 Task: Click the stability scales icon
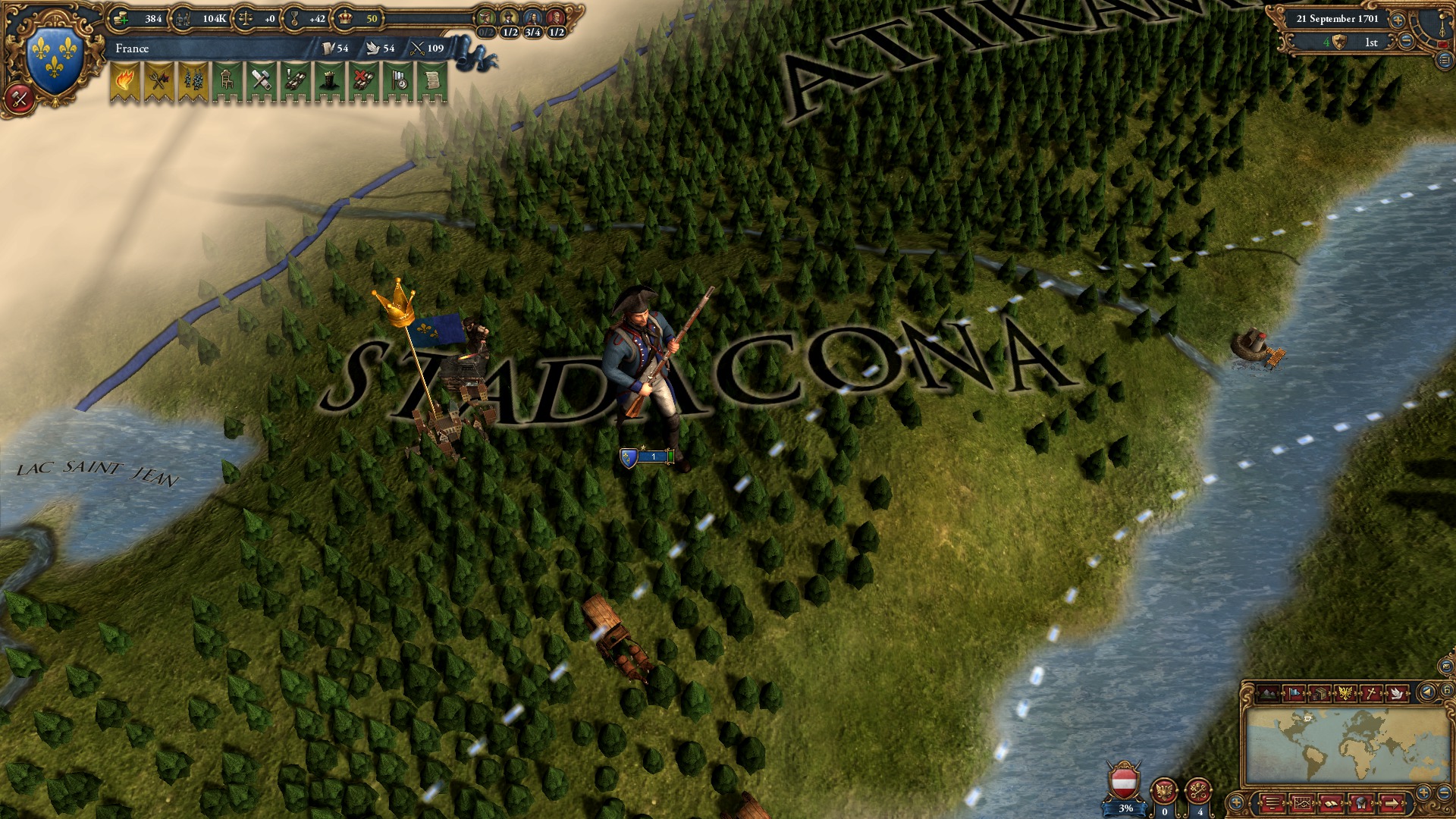[x=246, y=18]
